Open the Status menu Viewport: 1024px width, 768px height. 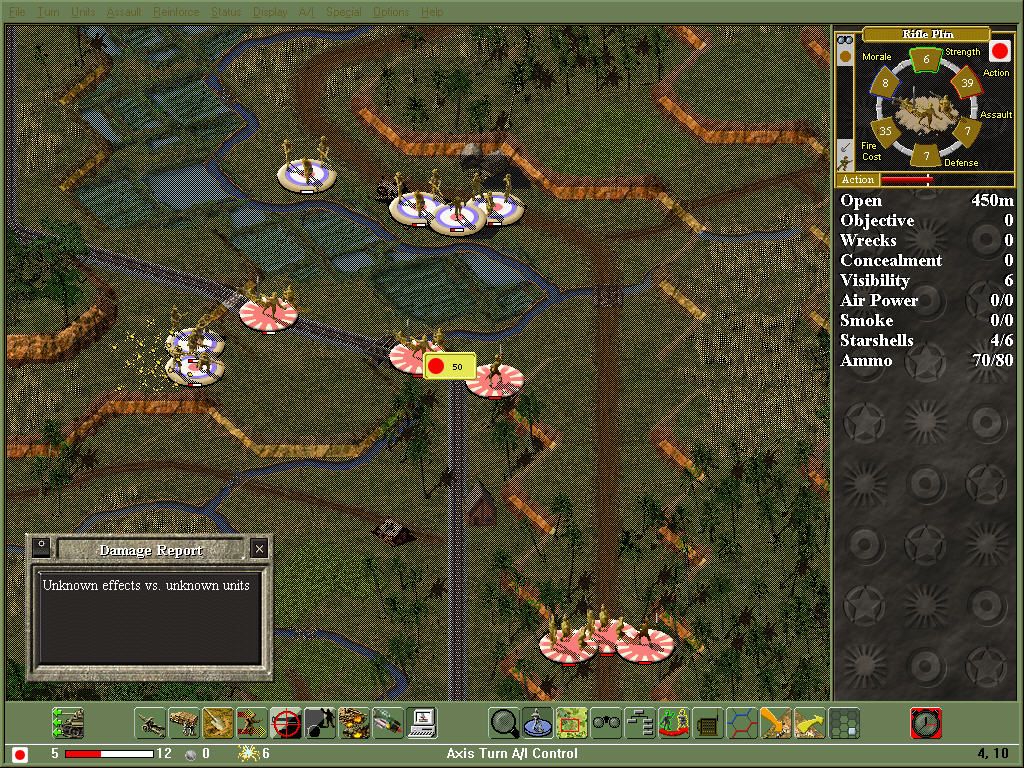[x=226, y=12]
